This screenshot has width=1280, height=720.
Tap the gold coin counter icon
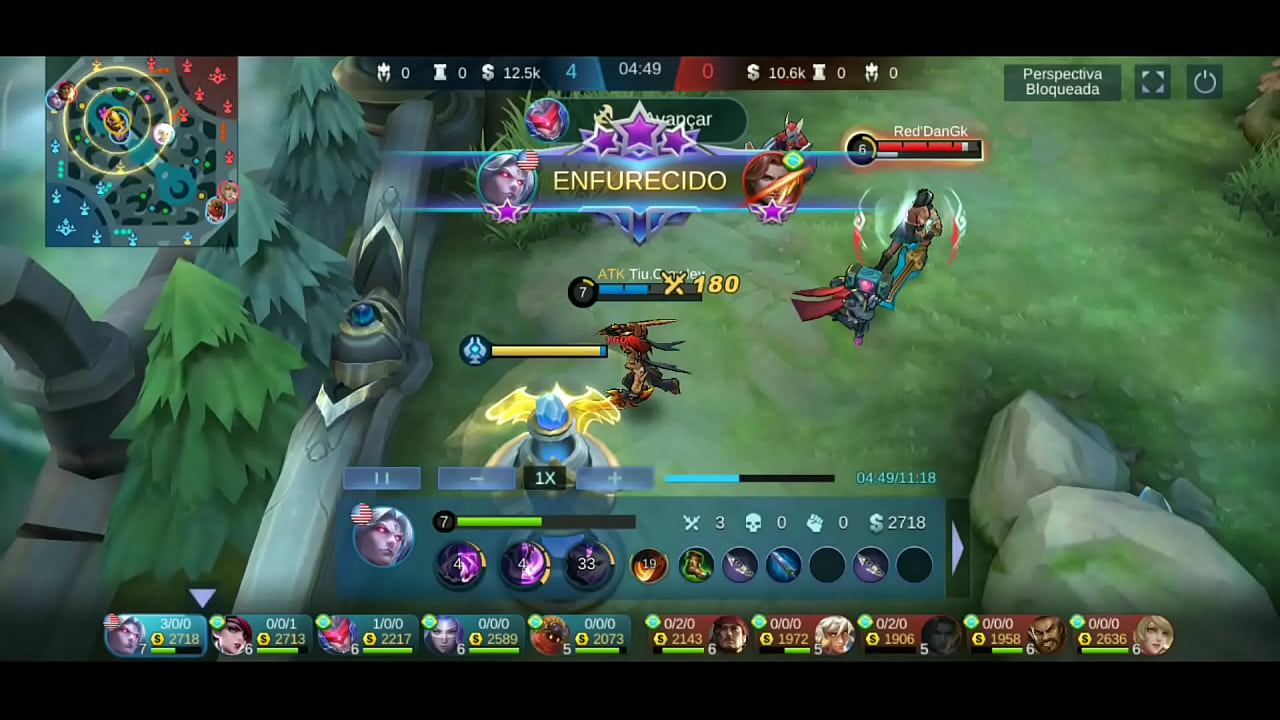point(876,522)
